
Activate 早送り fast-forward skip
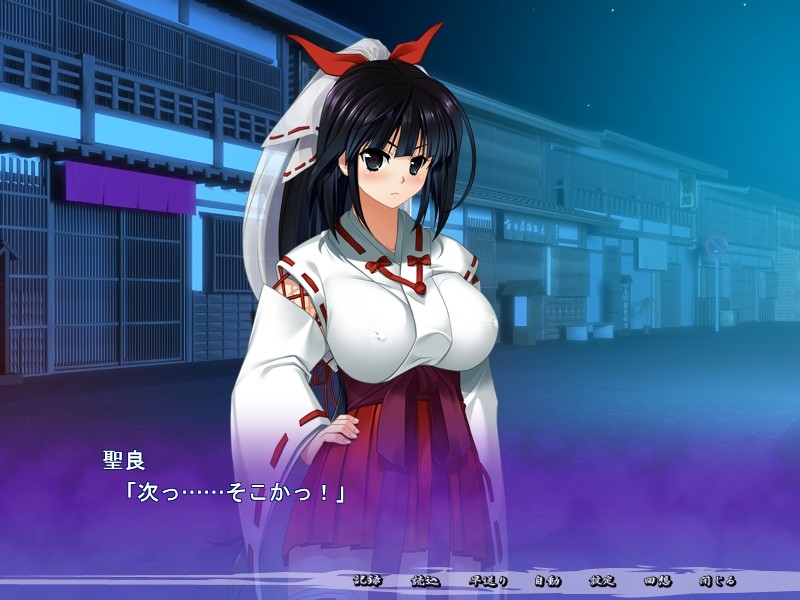(489, 581)
